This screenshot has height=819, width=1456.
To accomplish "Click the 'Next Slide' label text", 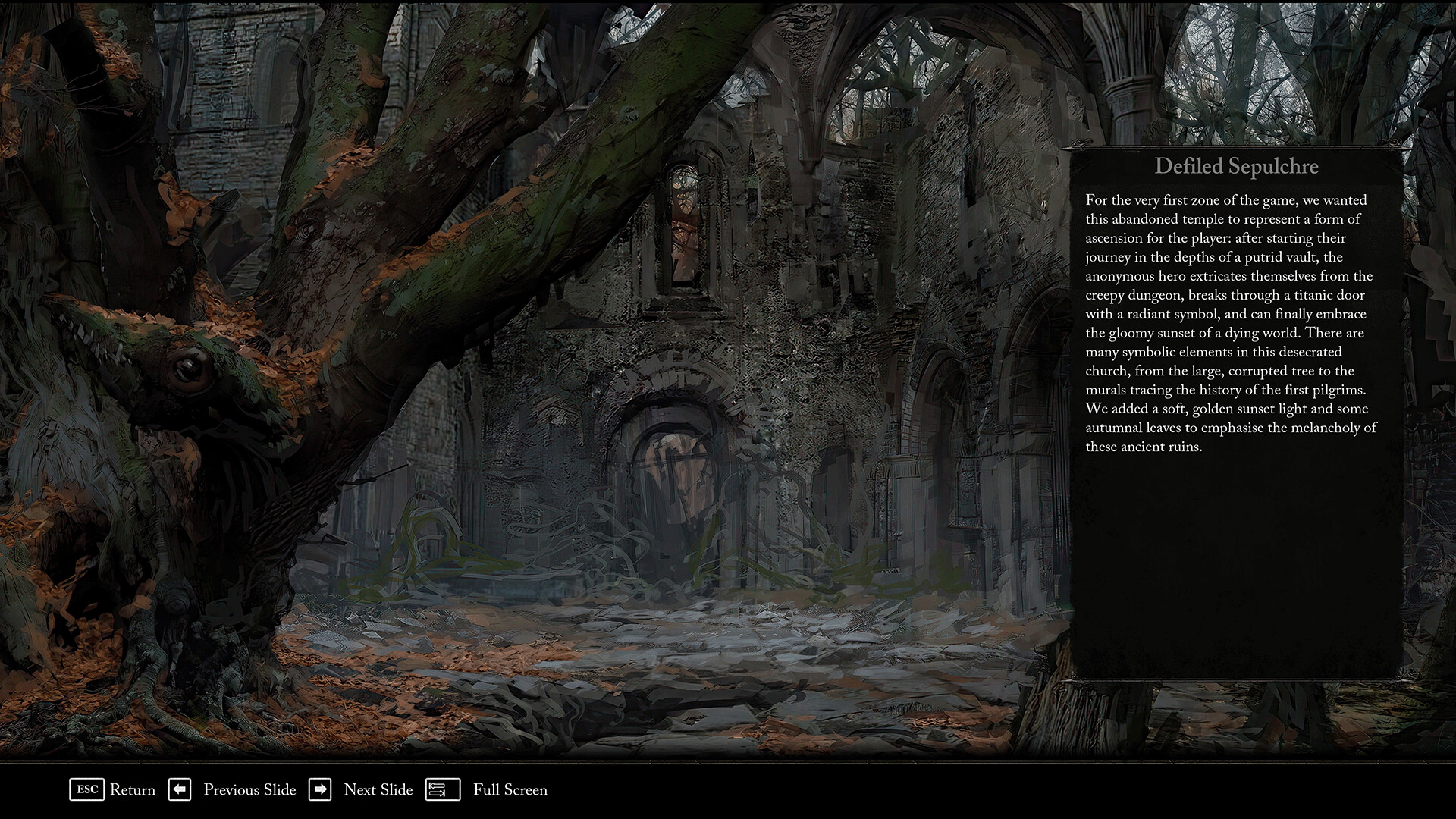I will click(x=378, y=790).
